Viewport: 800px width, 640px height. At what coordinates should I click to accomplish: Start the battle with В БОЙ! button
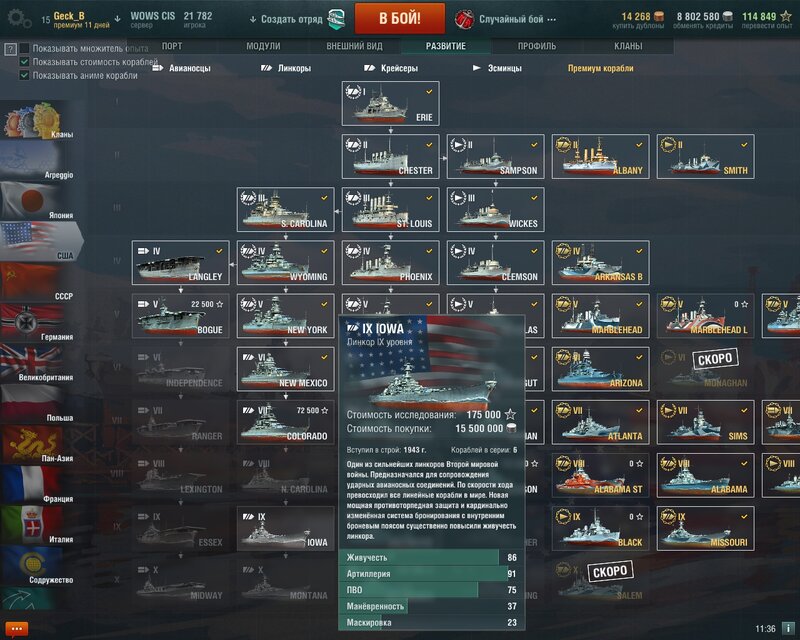click(x=399, y=18)
